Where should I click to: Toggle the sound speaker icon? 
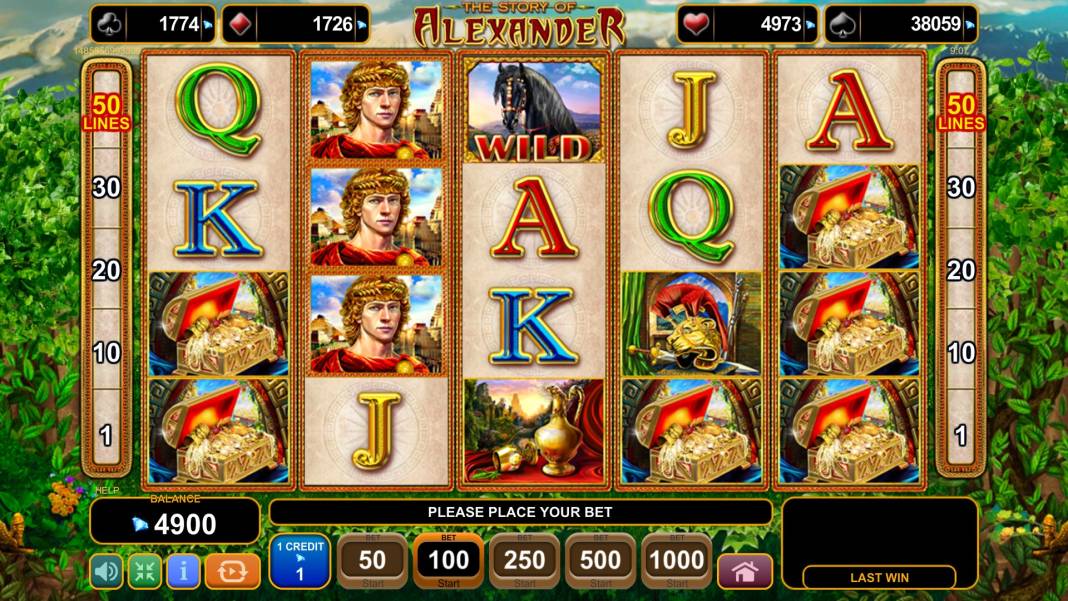tap(106, 571)
